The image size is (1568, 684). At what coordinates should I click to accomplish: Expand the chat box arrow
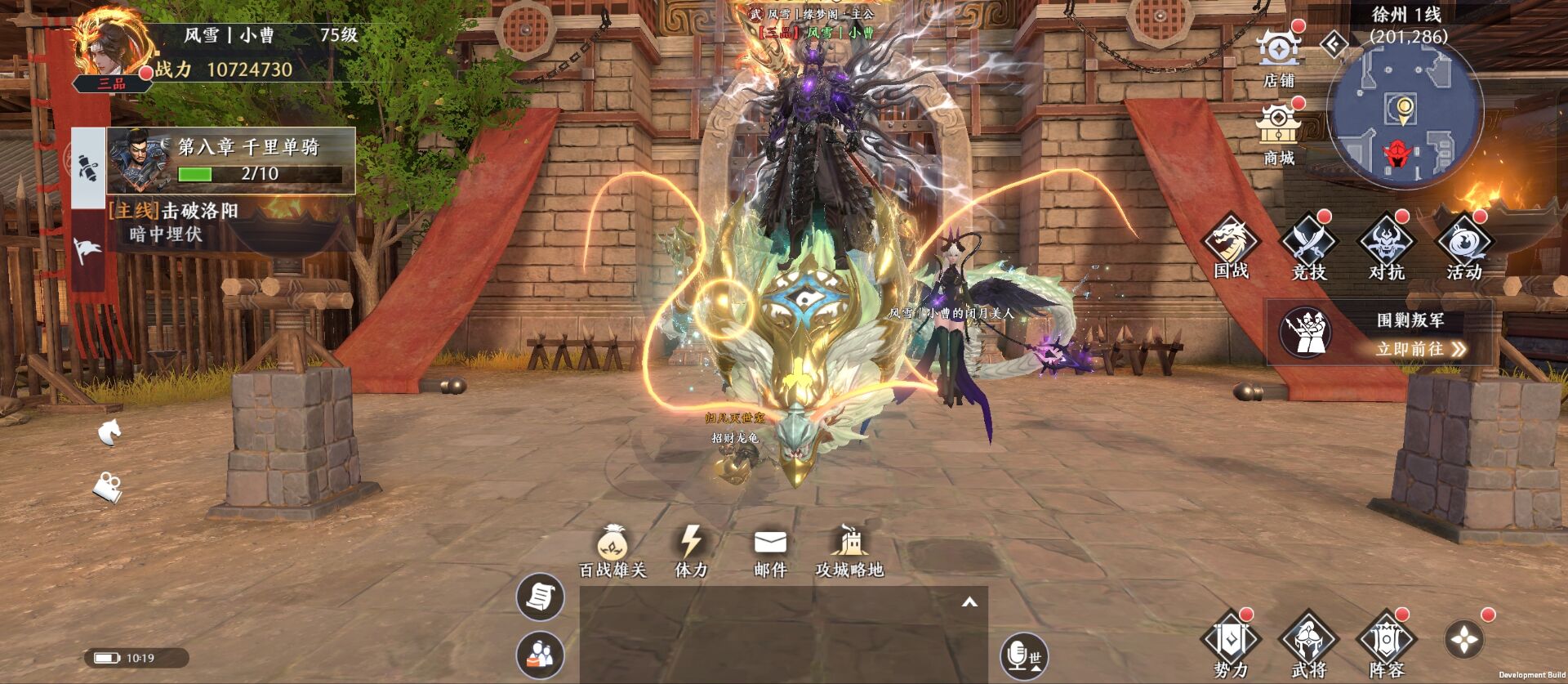click(969, 603)
